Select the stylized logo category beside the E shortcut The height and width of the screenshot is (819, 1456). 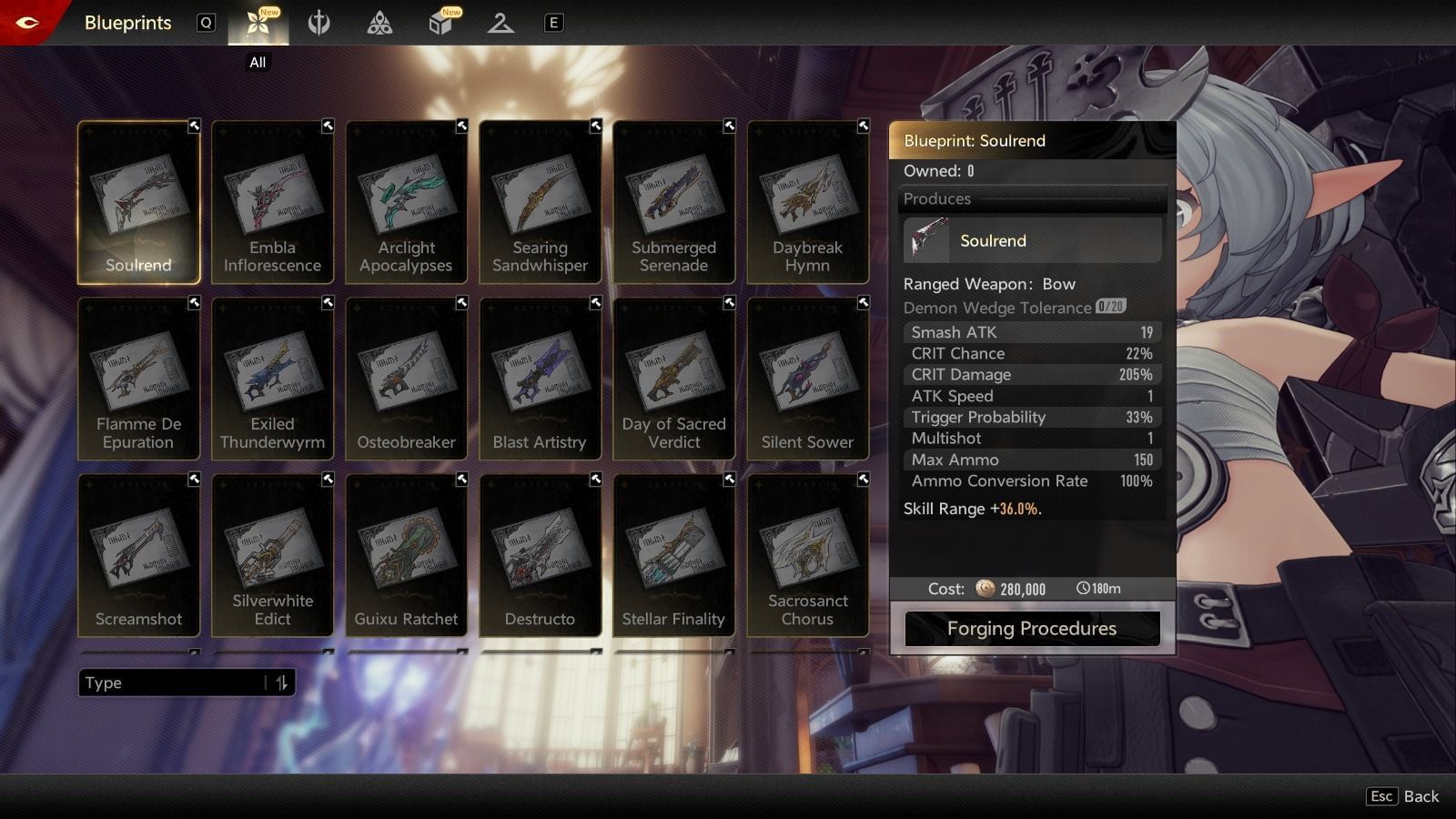coord(502,23)
